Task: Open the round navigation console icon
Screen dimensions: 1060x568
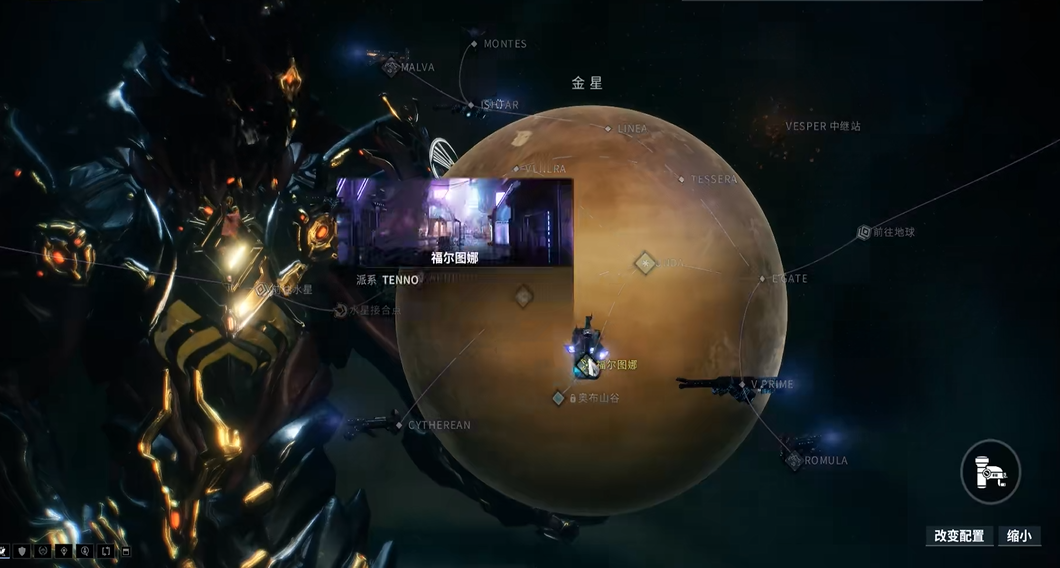Action: pyautogui.click(x=990, y=471)
